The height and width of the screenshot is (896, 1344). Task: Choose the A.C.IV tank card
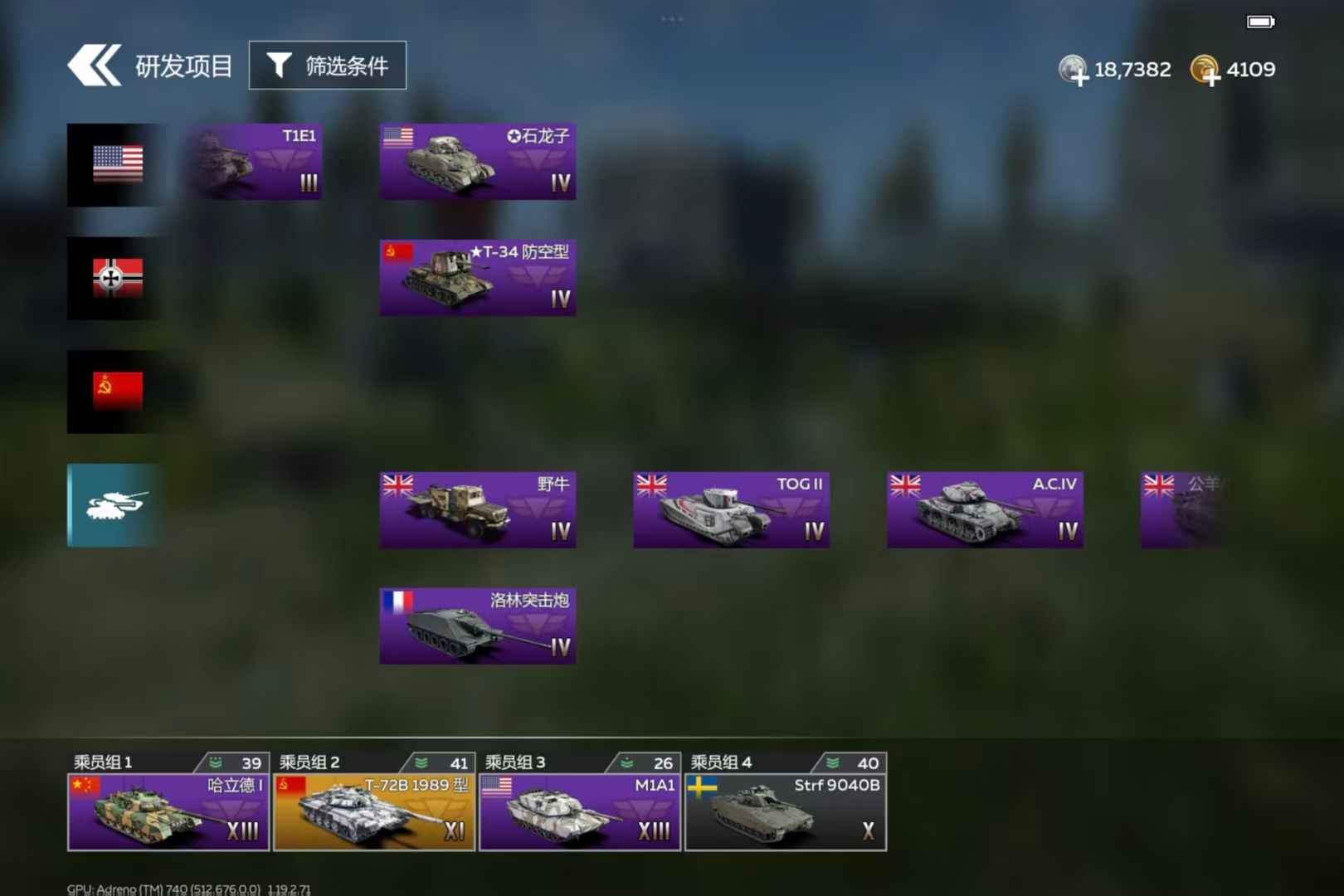[x=985, y=509]
